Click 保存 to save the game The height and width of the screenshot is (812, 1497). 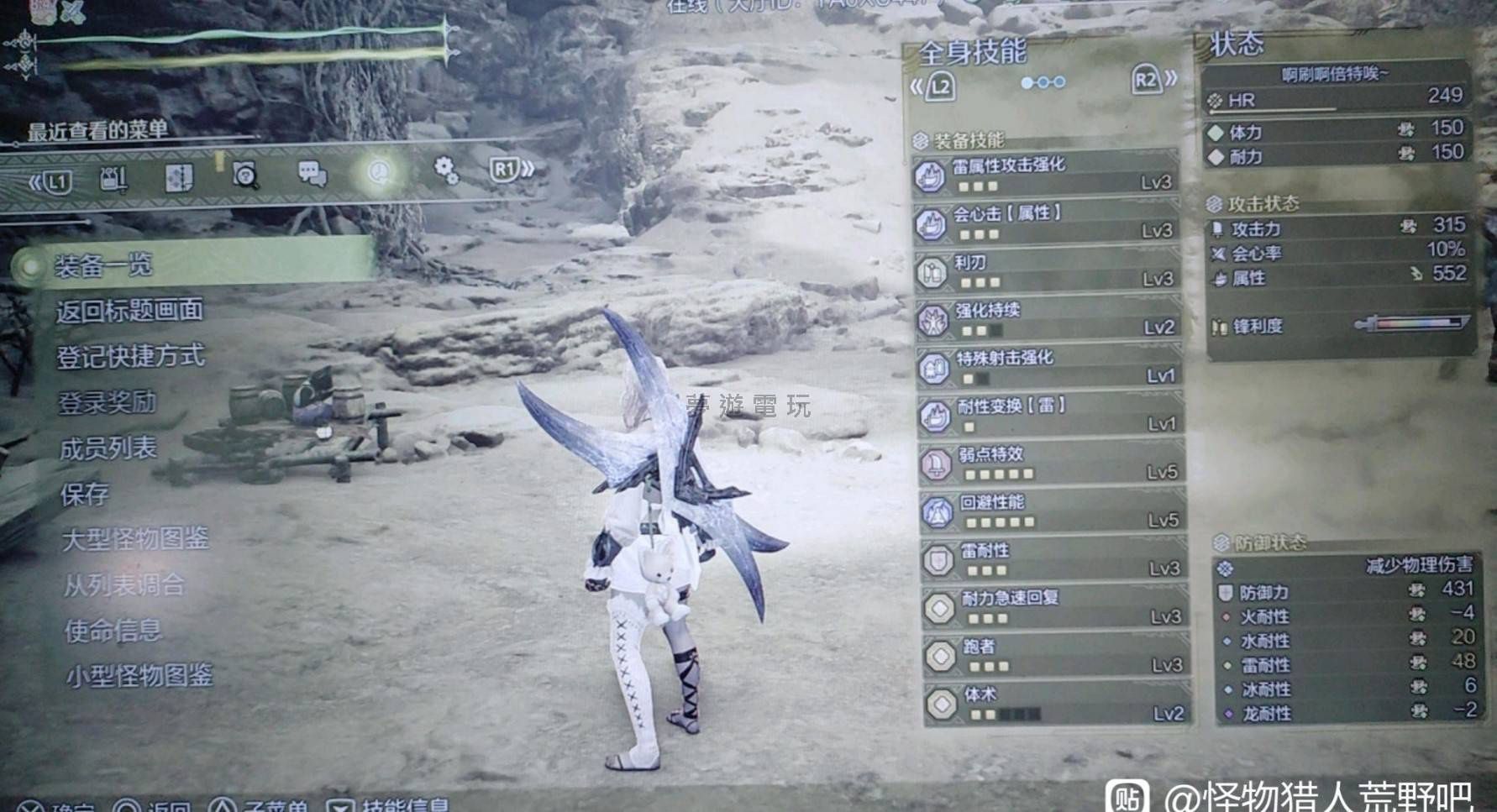click(85, 494)
